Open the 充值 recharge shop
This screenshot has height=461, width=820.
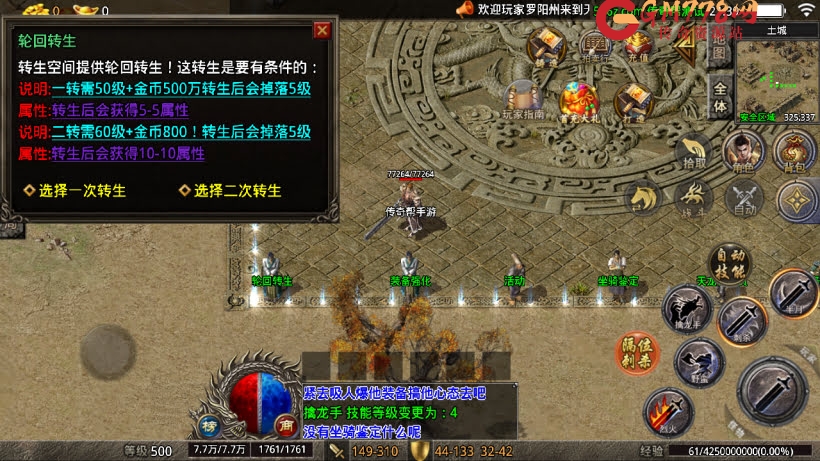pyautogui.click(x=639, y=45)
